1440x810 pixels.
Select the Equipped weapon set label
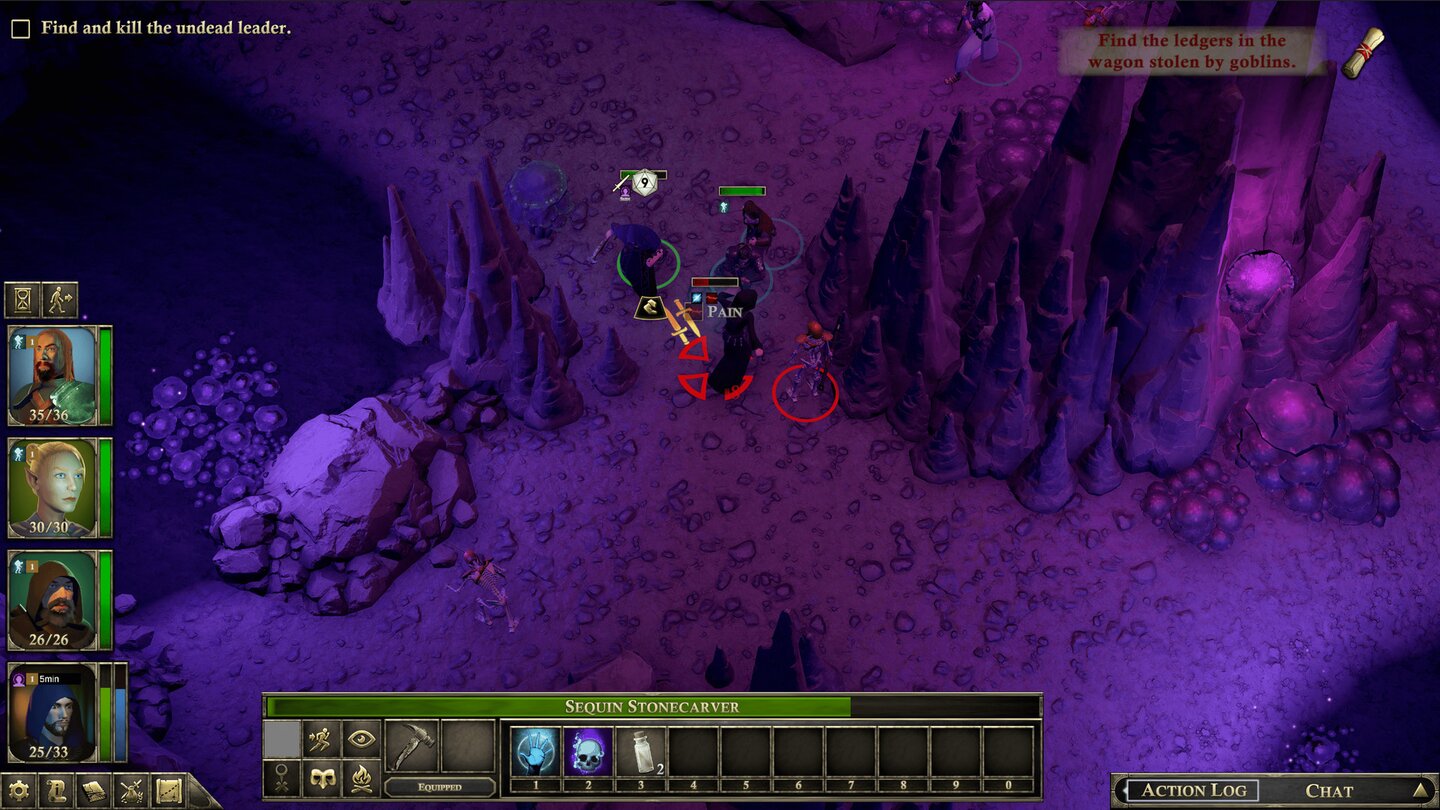pos(441,787)
